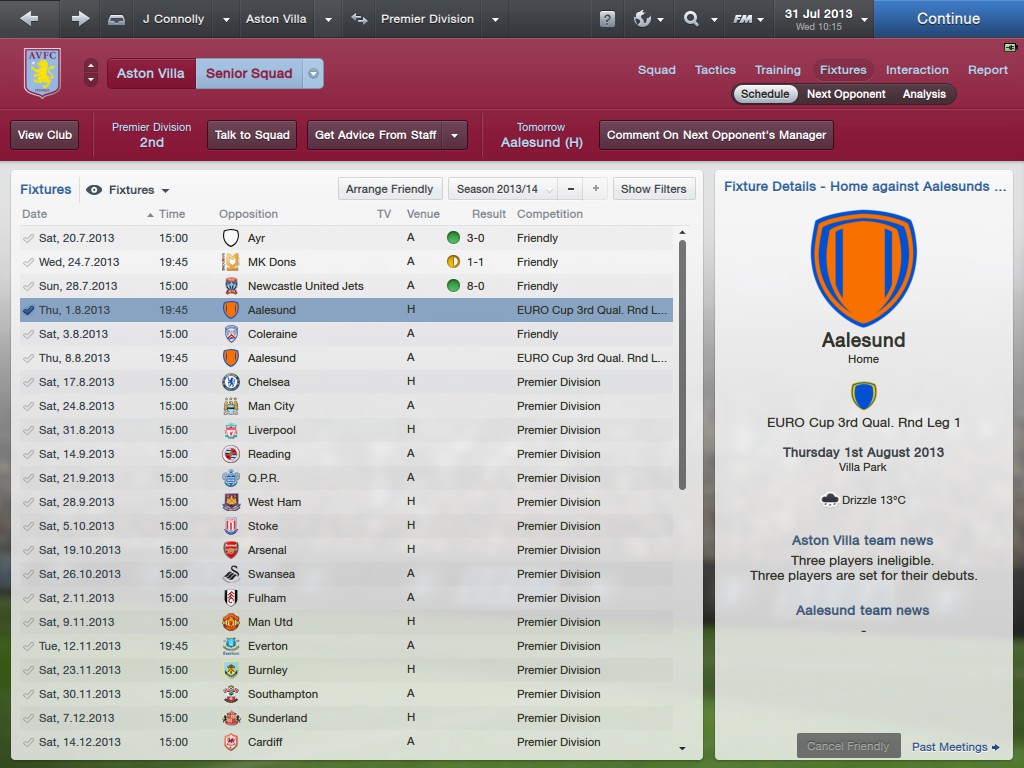Viewport: 1024px width, 768px height.
Task: Go back using the left arrow
Action: pos(29,19)
